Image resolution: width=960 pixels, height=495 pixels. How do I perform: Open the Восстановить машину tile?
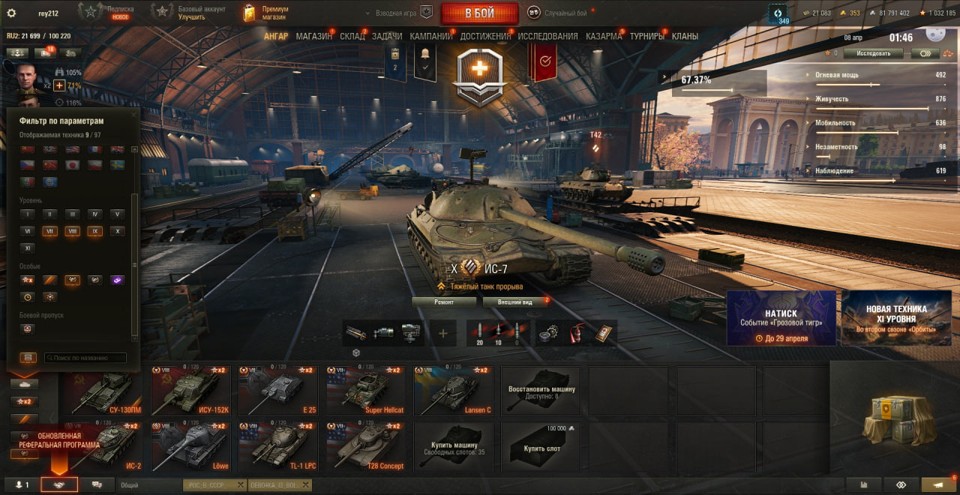point(540,390)
